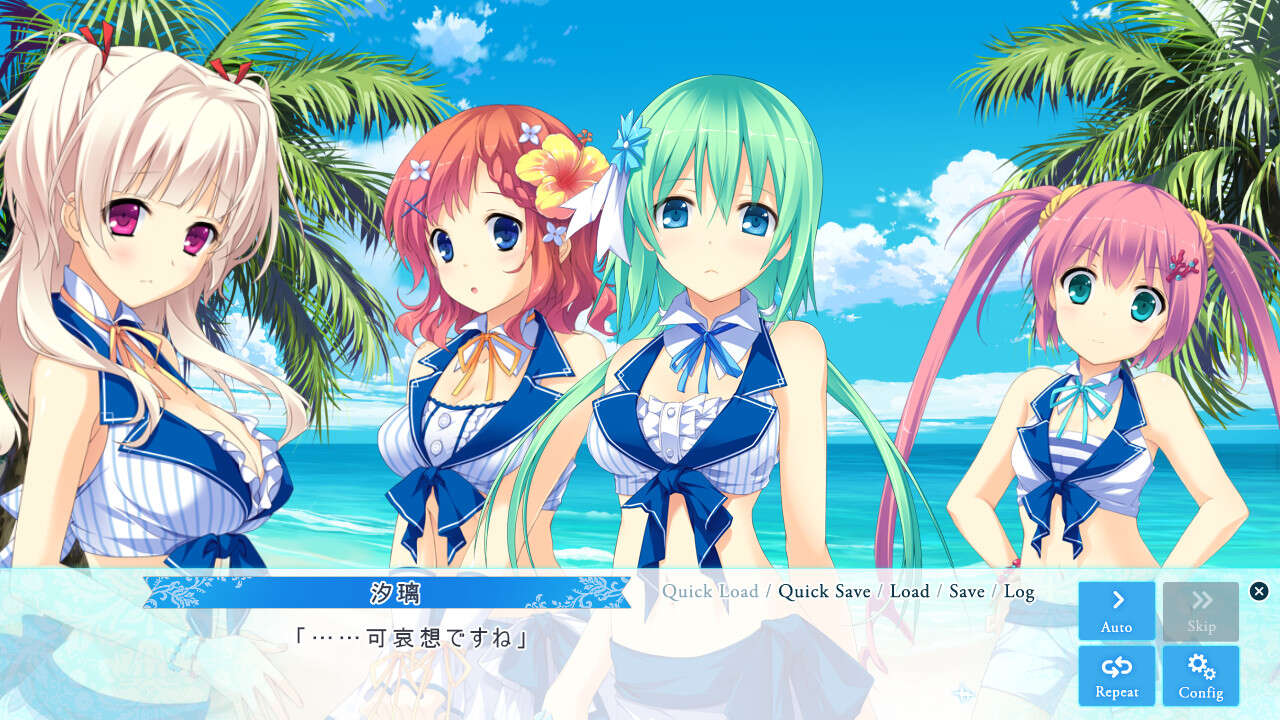Click the 汐璃 name plate banner
1280x720 pixels.
(x=385, y=591)
